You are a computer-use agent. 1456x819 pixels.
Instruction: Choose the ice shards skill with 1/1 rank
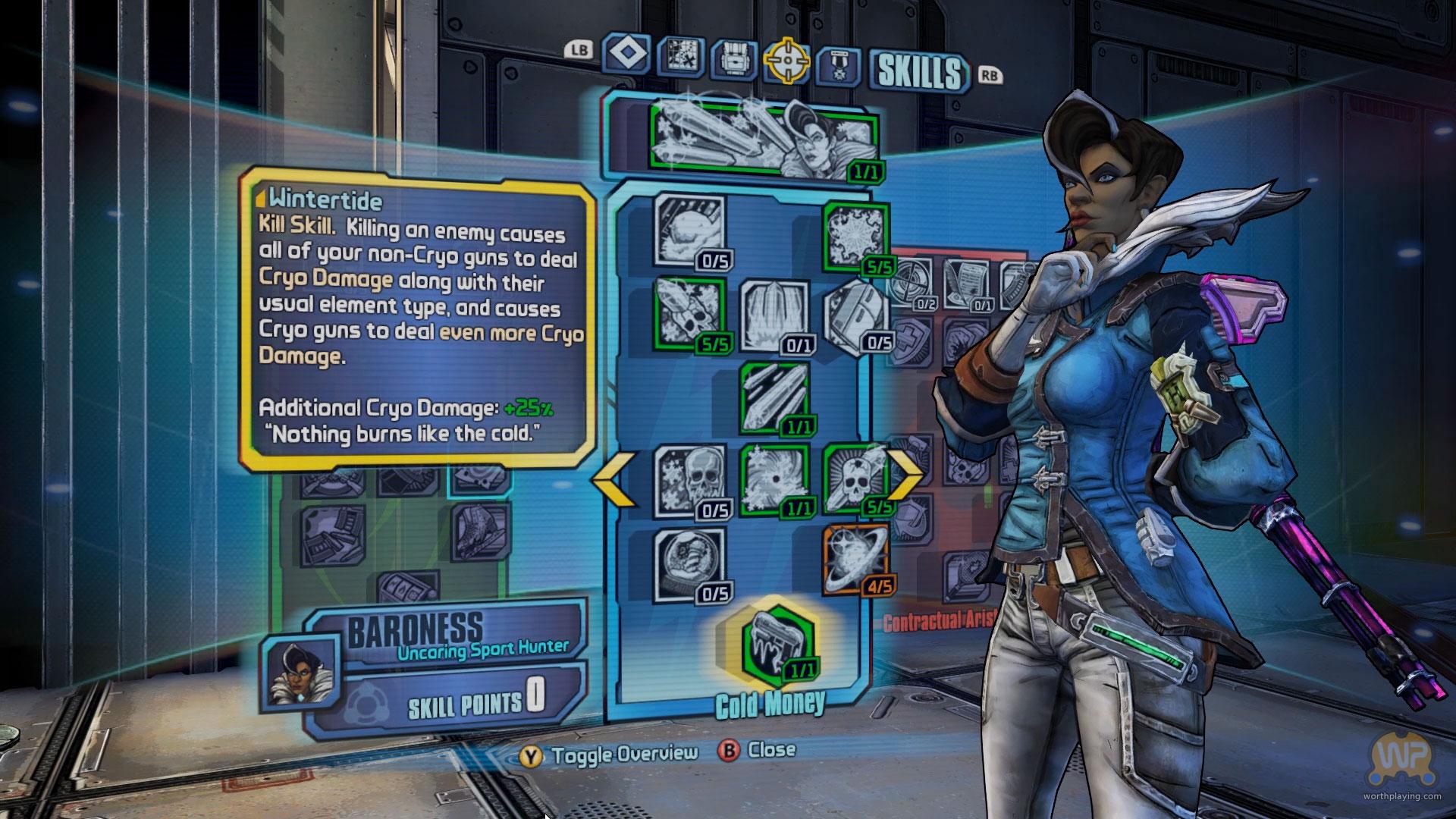tap(774, 397)
